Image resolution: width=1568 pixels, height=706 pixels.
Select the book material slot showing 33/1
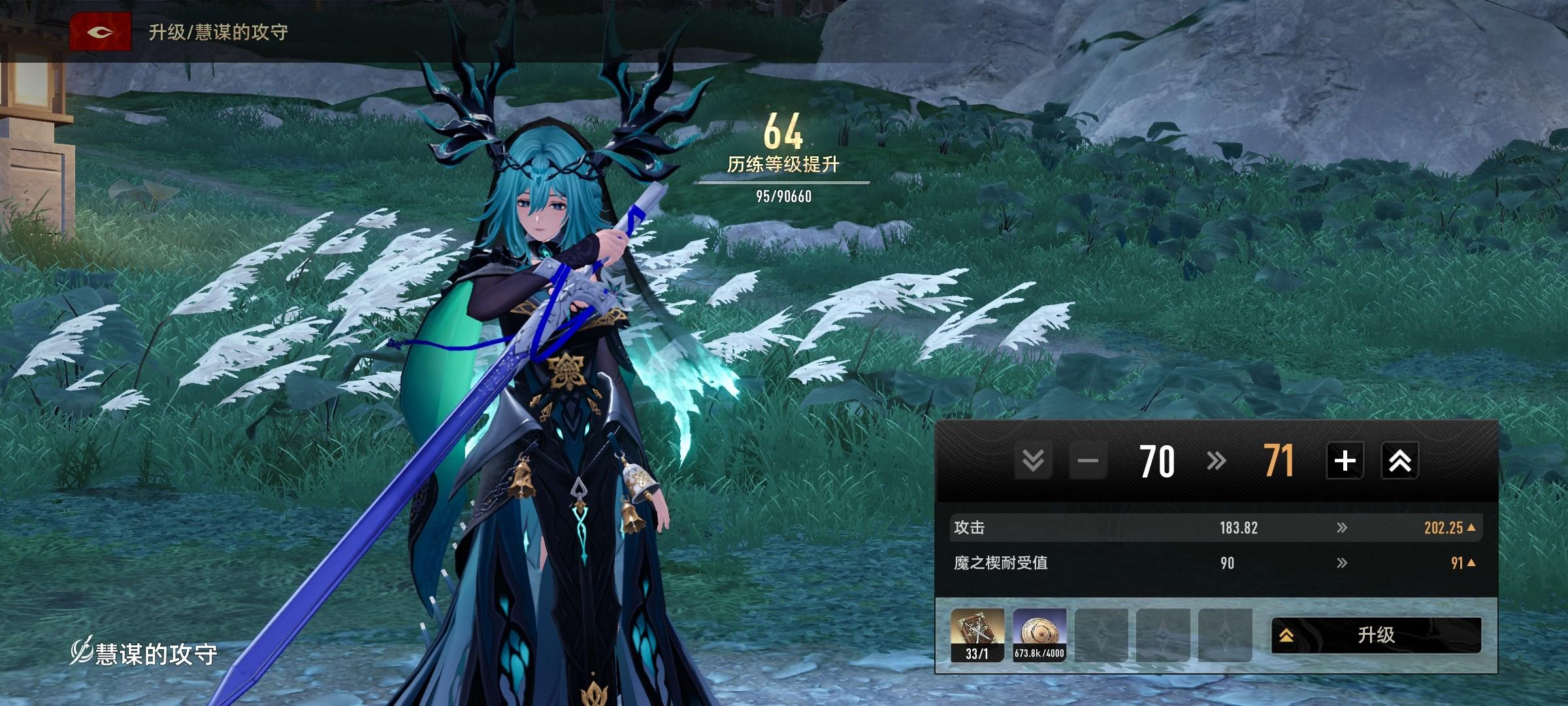[x=977, y=635]
